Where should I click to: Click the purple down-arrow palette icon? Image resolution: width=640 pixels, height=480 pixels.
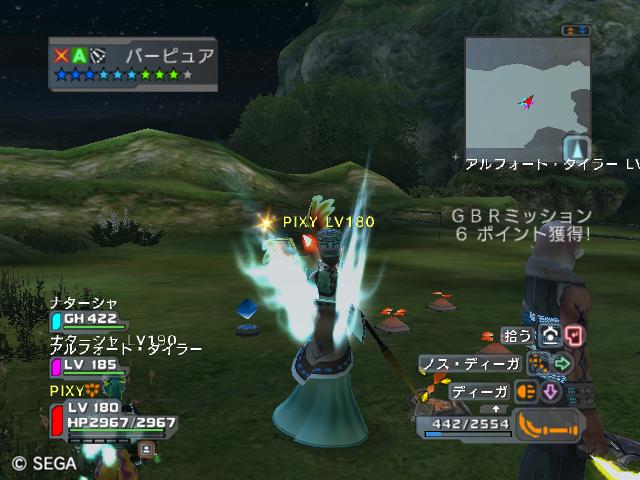tap(550, 391)
